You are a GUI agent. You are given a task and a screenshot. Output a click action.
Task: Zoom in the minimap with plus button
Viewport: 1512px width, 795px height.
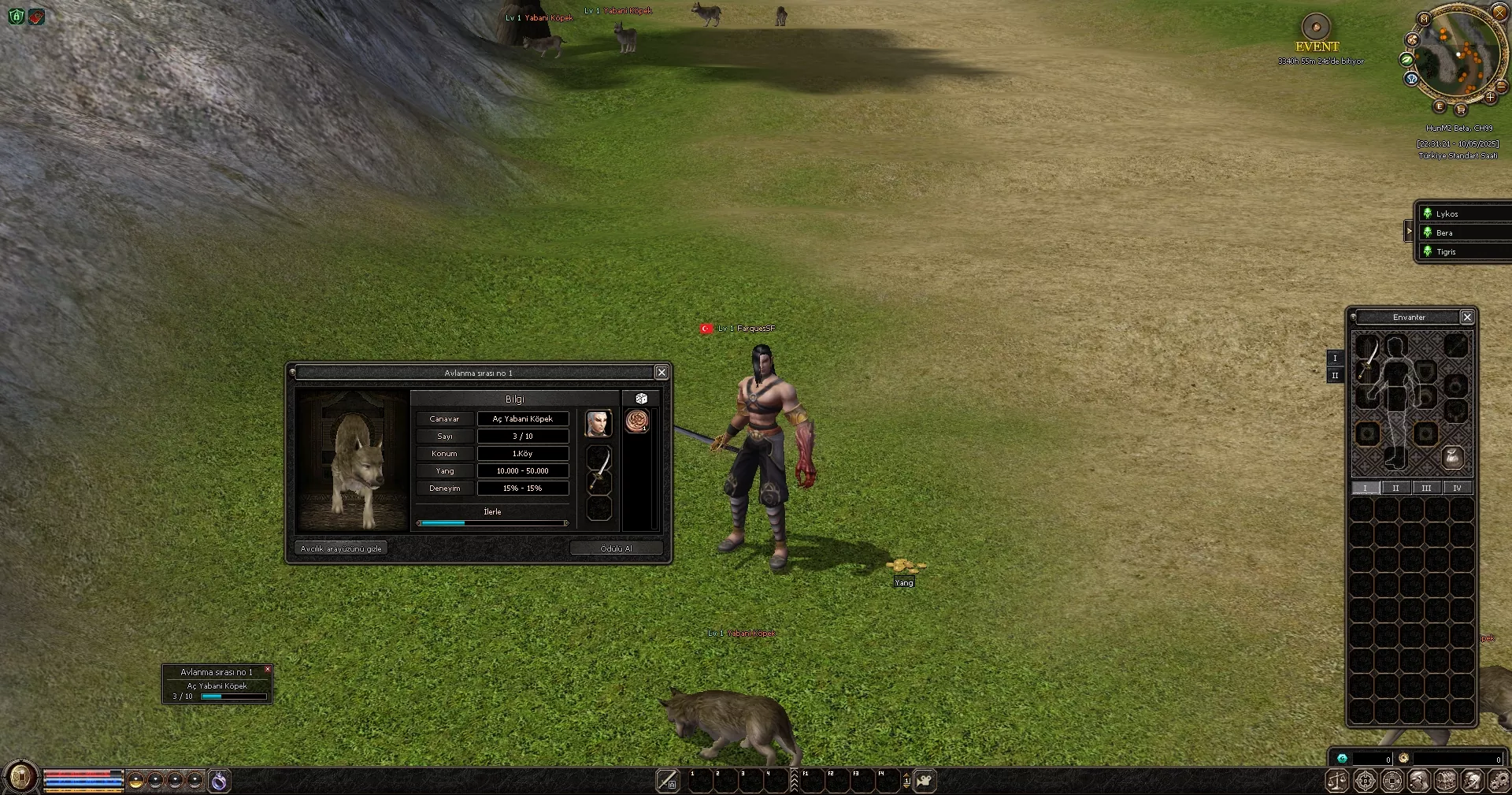[1490, 98]
